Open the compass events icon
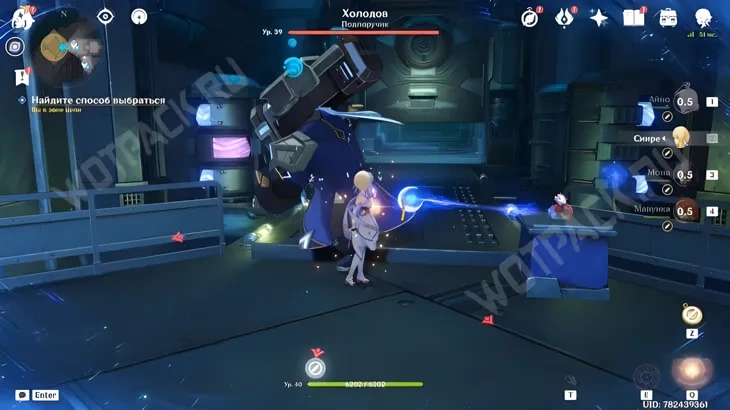The image size is (730, 410). pyautogui.click(x=530, y=17)
